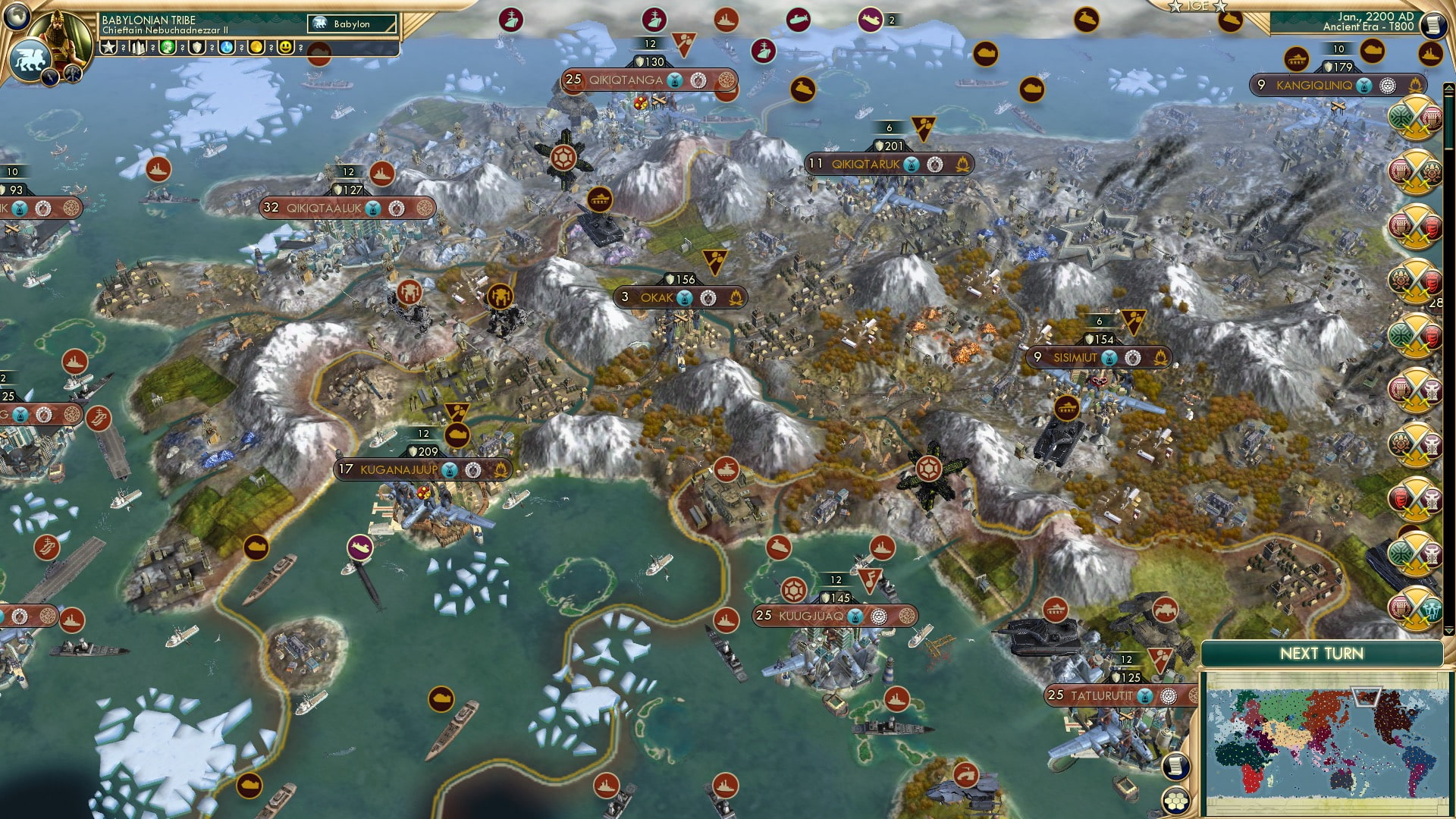1456x819 pixels.
Task: Click the happiness smiley icon in the top bar
Action: click(284, 48)
